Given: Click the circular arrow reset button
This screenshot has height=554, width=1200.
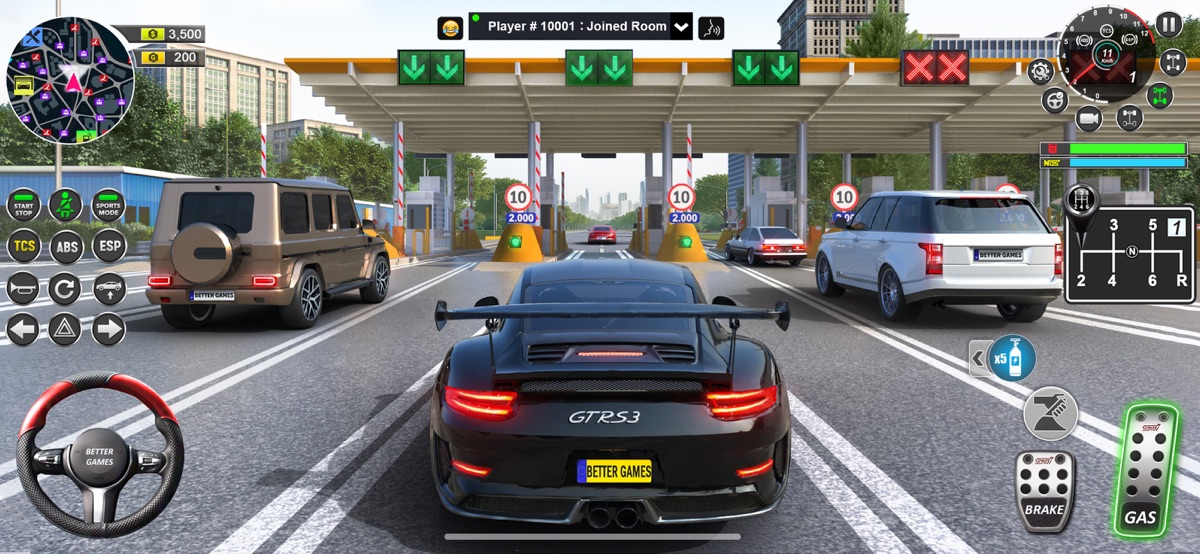Looking at the screenshot, I should (65, 289).
